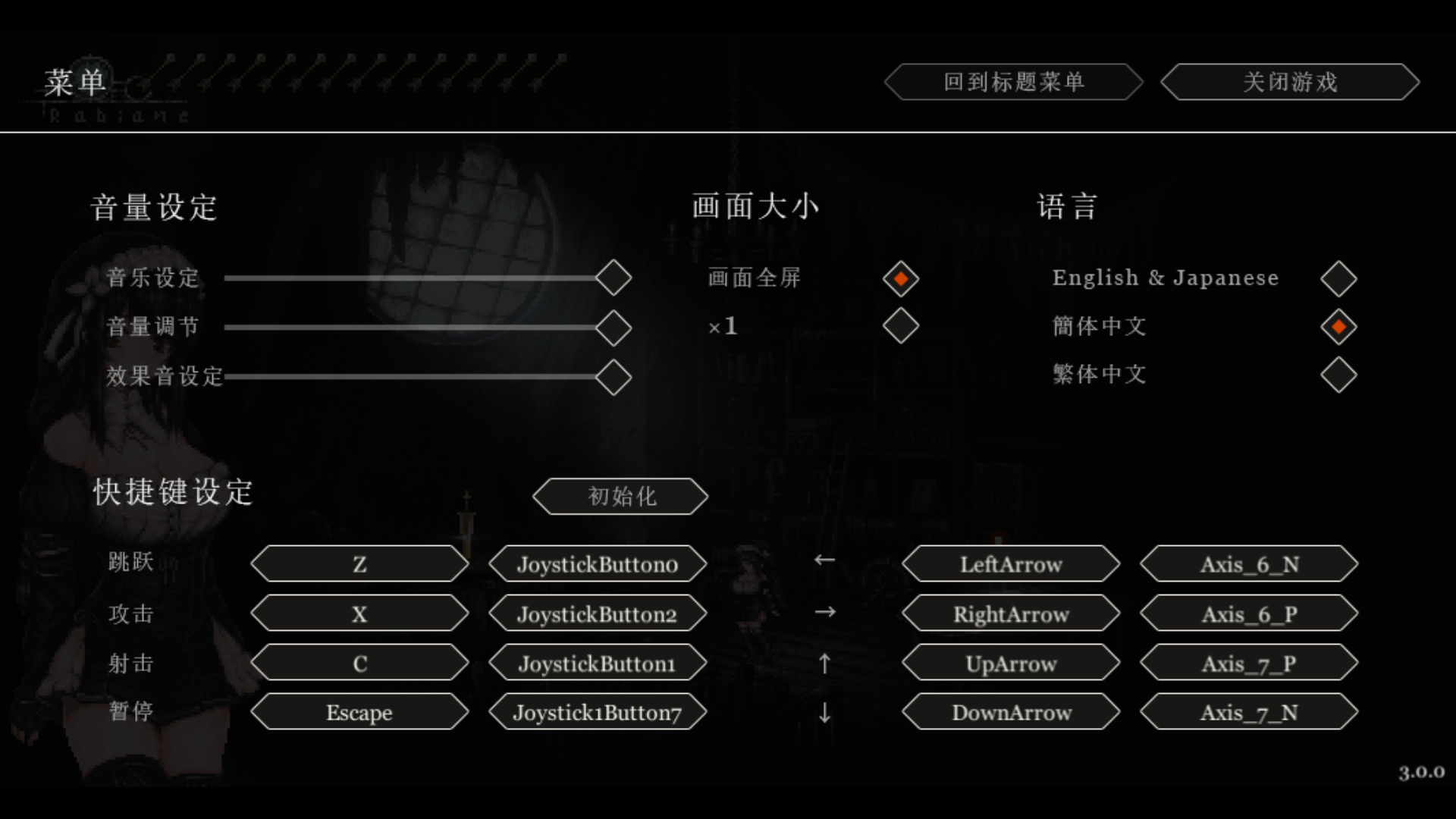The height and width of the screenshot is (819, 1456).
Task: Select the ×1 screen size option
Action: pos(900,326)
